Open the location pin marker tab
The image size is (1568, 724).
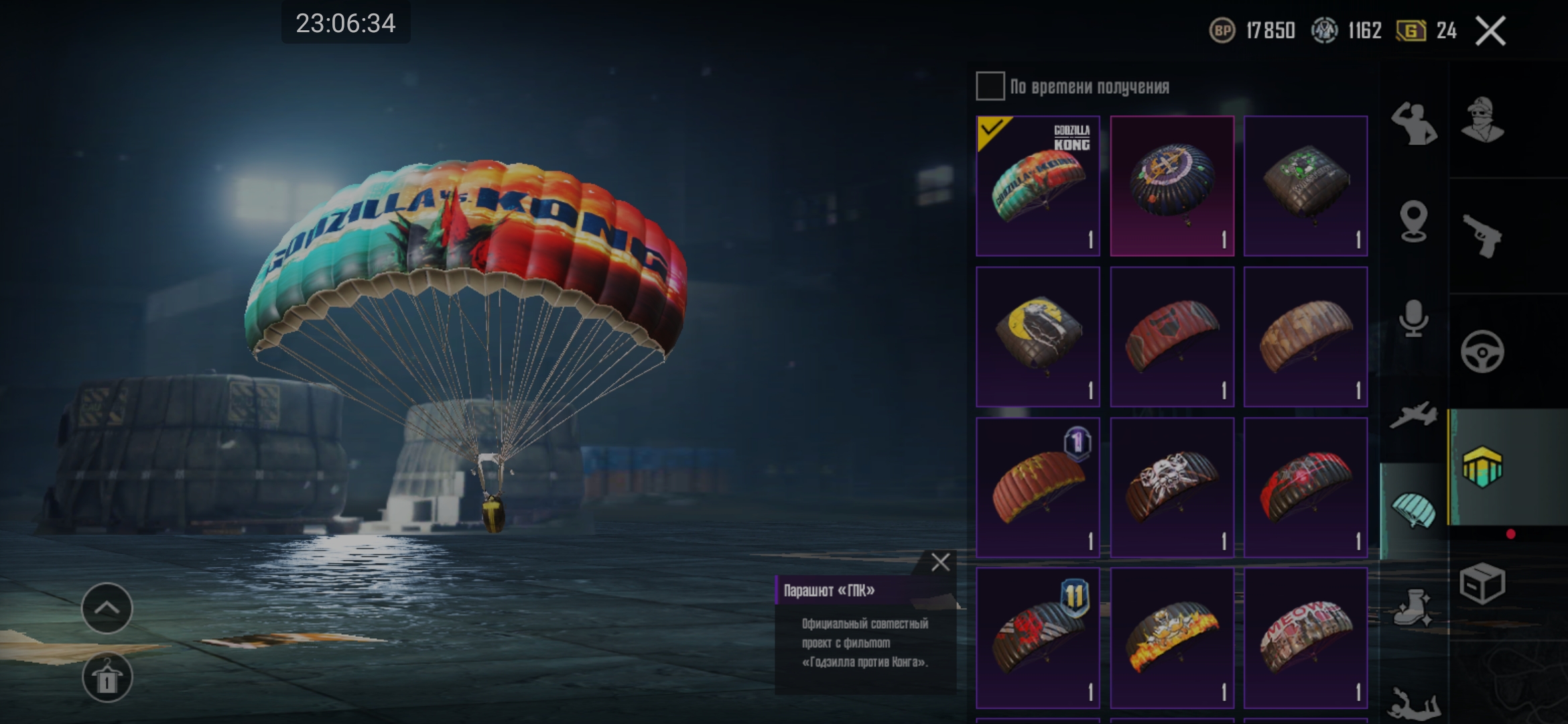click(1414, 221)
